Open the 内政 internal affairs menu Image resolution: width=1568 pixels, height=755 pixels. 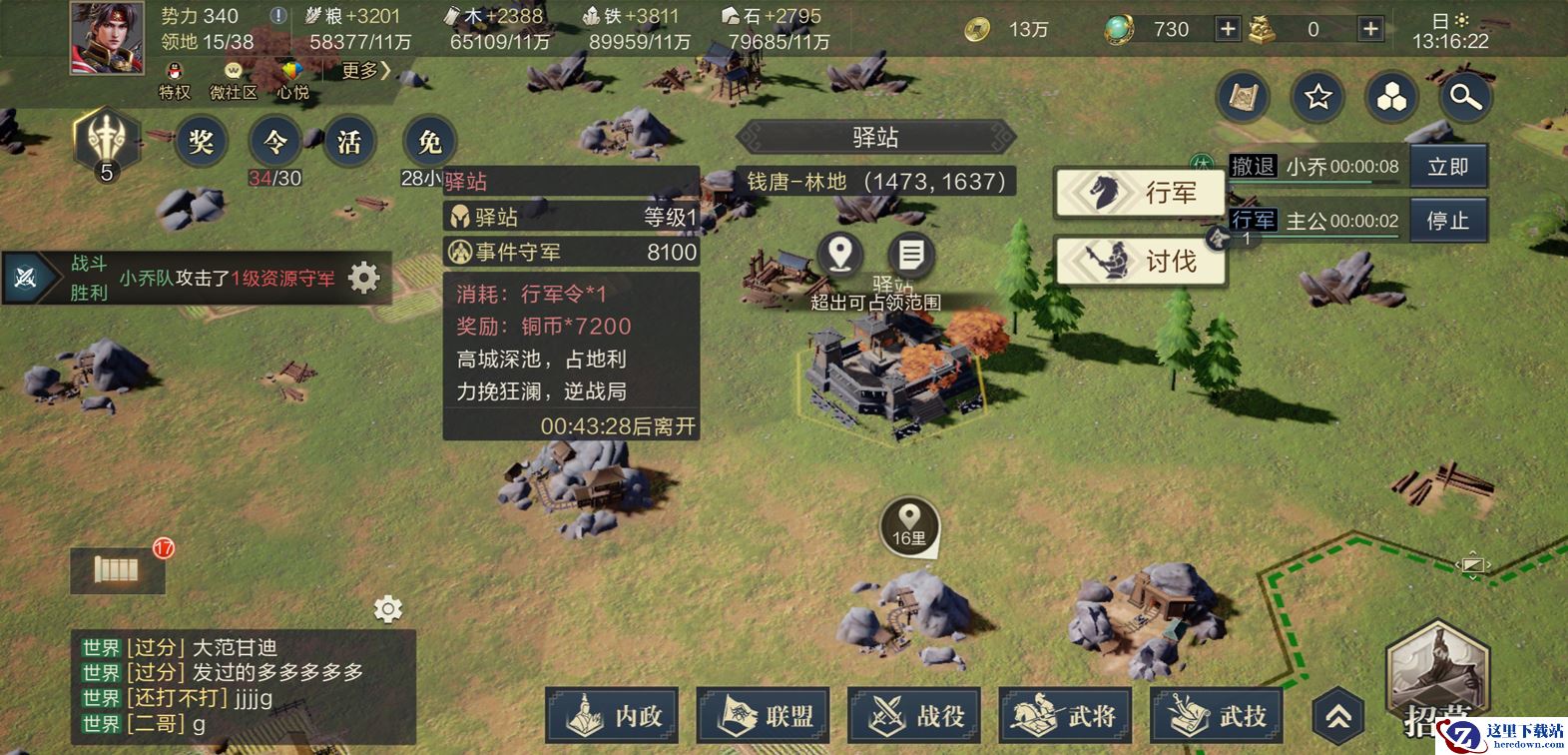point(612,715)
